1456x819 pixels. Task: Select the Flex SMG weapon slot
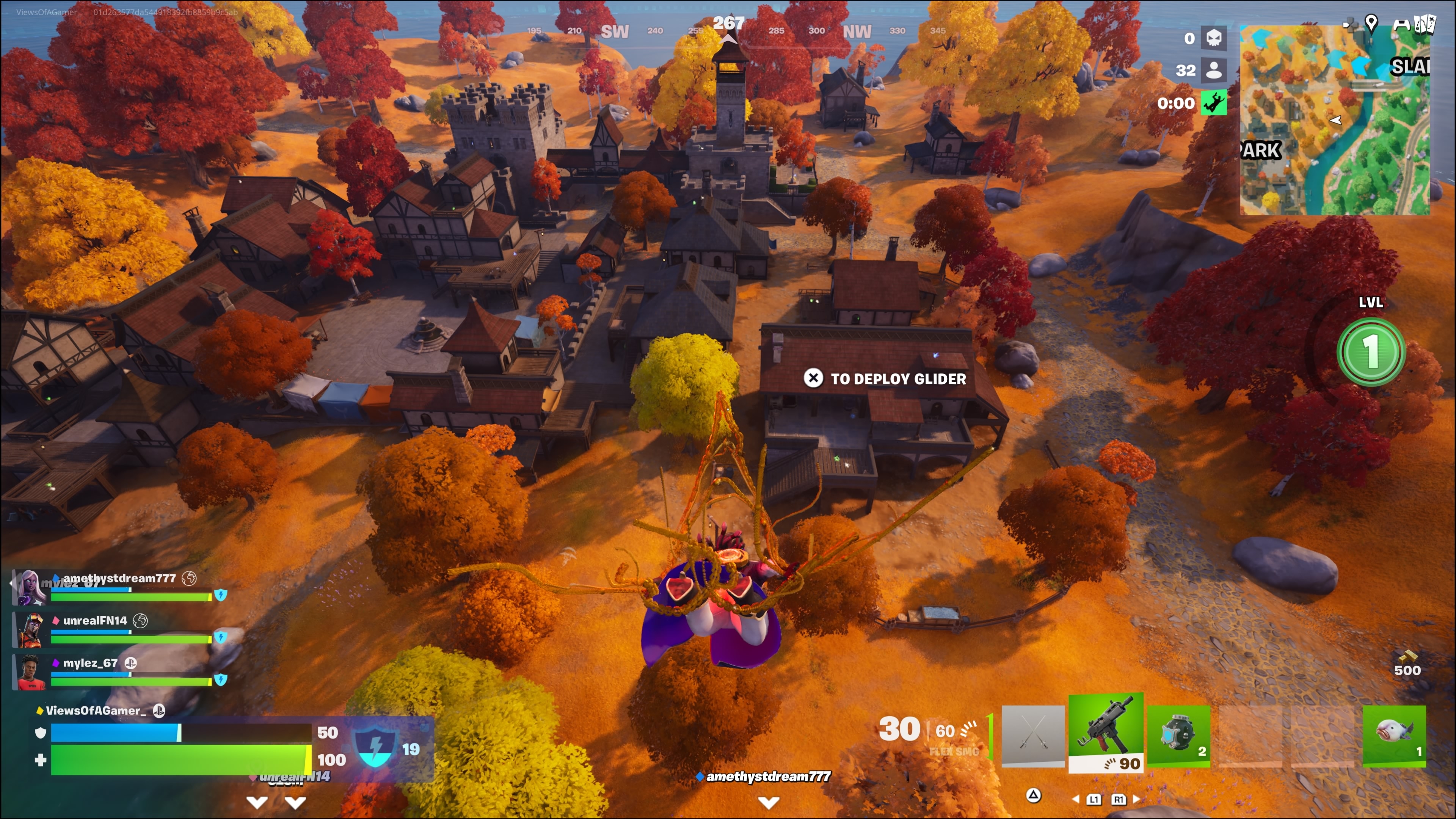coord(1106,732)
